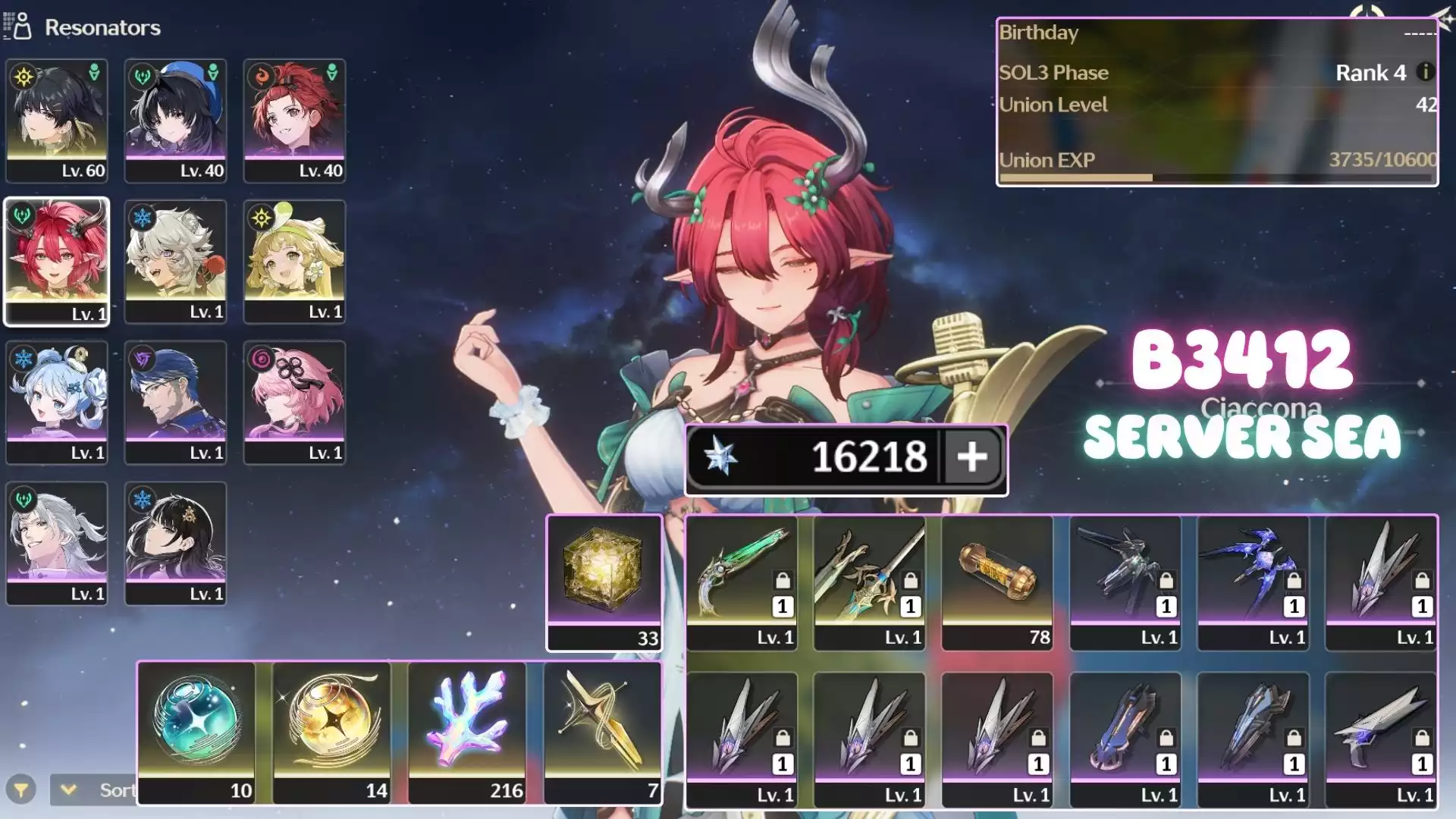Screen dimensions: 1456x819
Task: Select the red-haired horned resonator portrait
Action: click(57, 262)
